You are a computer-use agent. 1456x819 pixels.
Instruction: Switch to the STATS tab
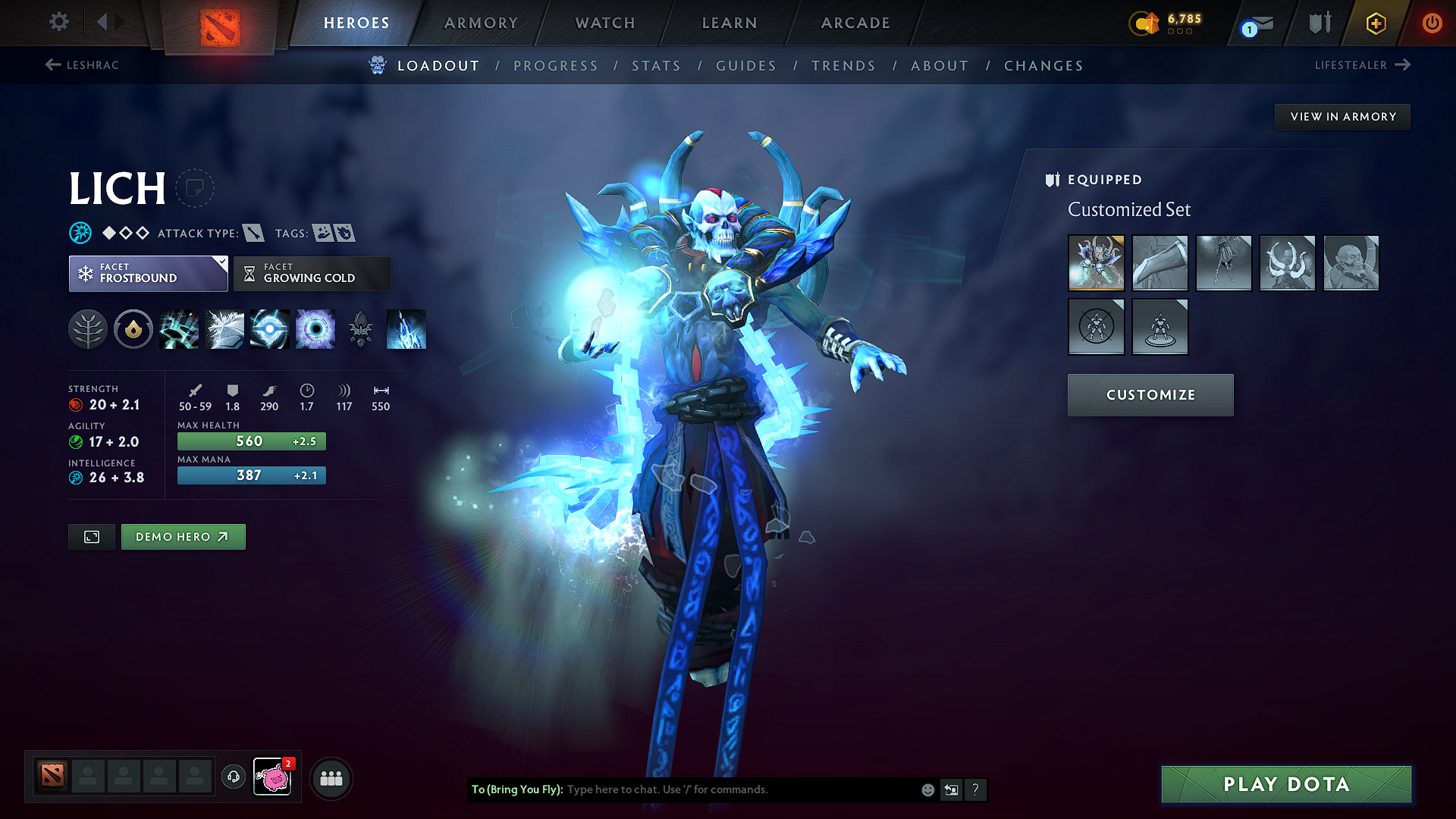click(657, 66)
